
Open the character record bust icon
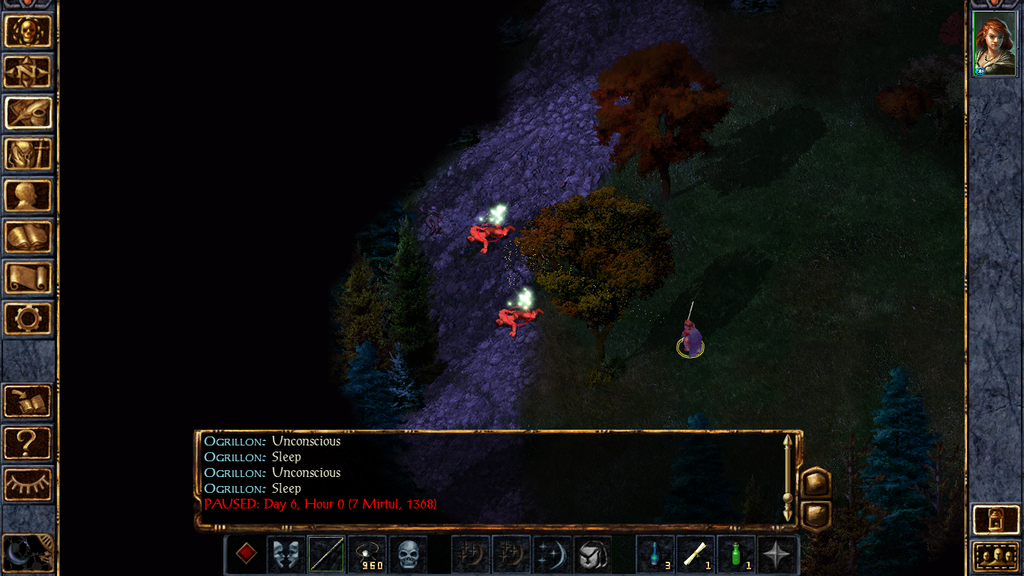28,195
